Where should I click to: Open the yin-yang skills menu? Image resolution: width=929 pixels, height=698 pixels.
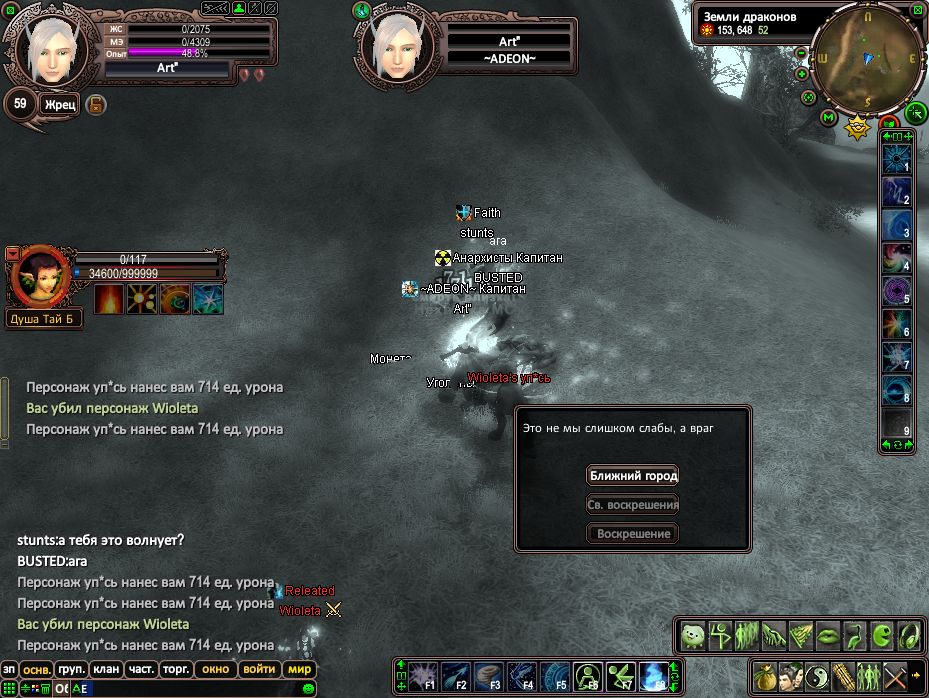click(816, 673)
